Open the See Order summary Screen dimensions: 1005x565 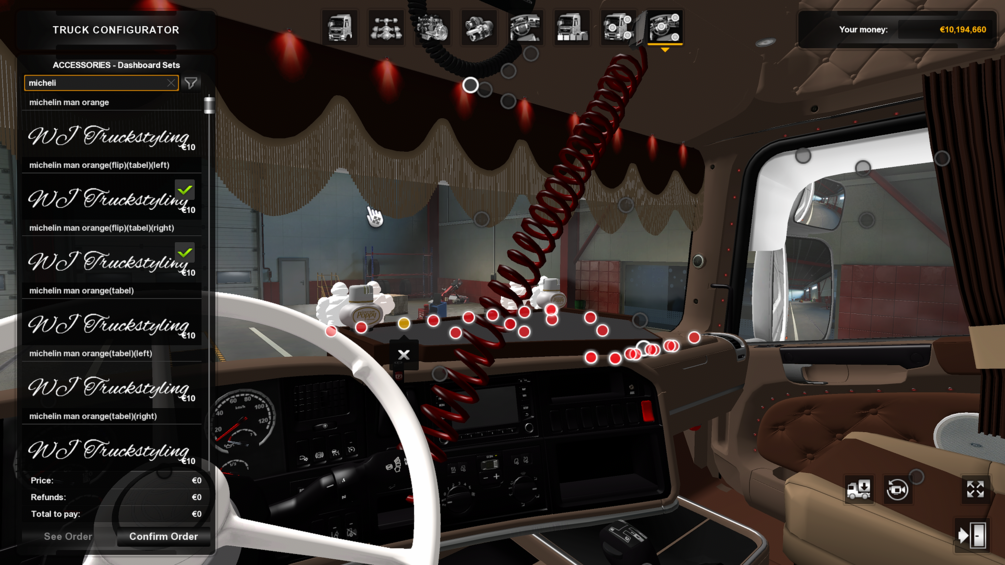(68, 537)
